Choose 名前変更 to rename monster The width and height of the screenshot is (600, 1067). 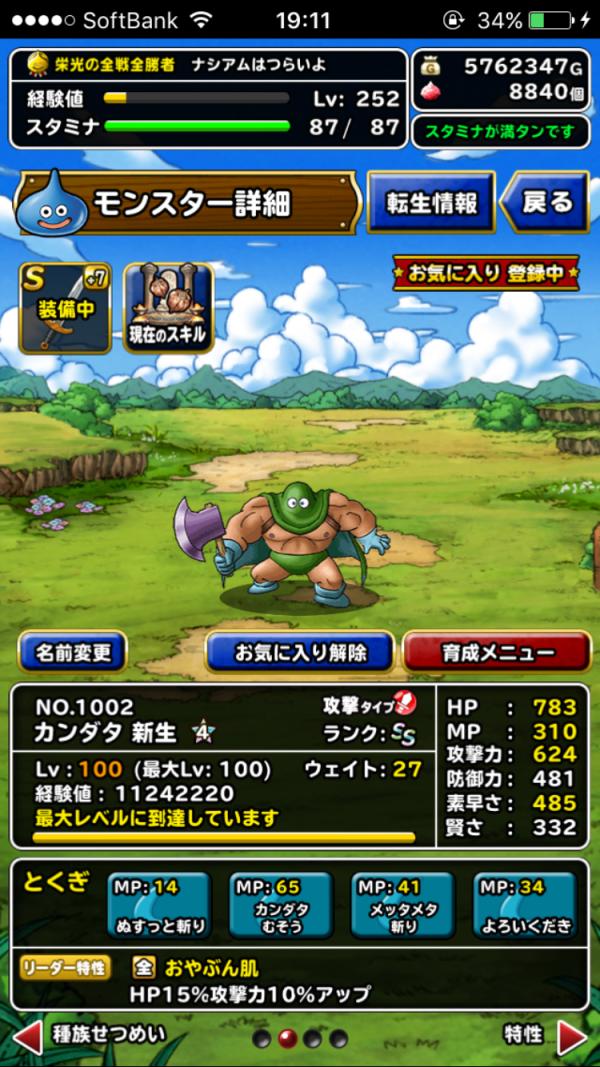pos(73,652)
